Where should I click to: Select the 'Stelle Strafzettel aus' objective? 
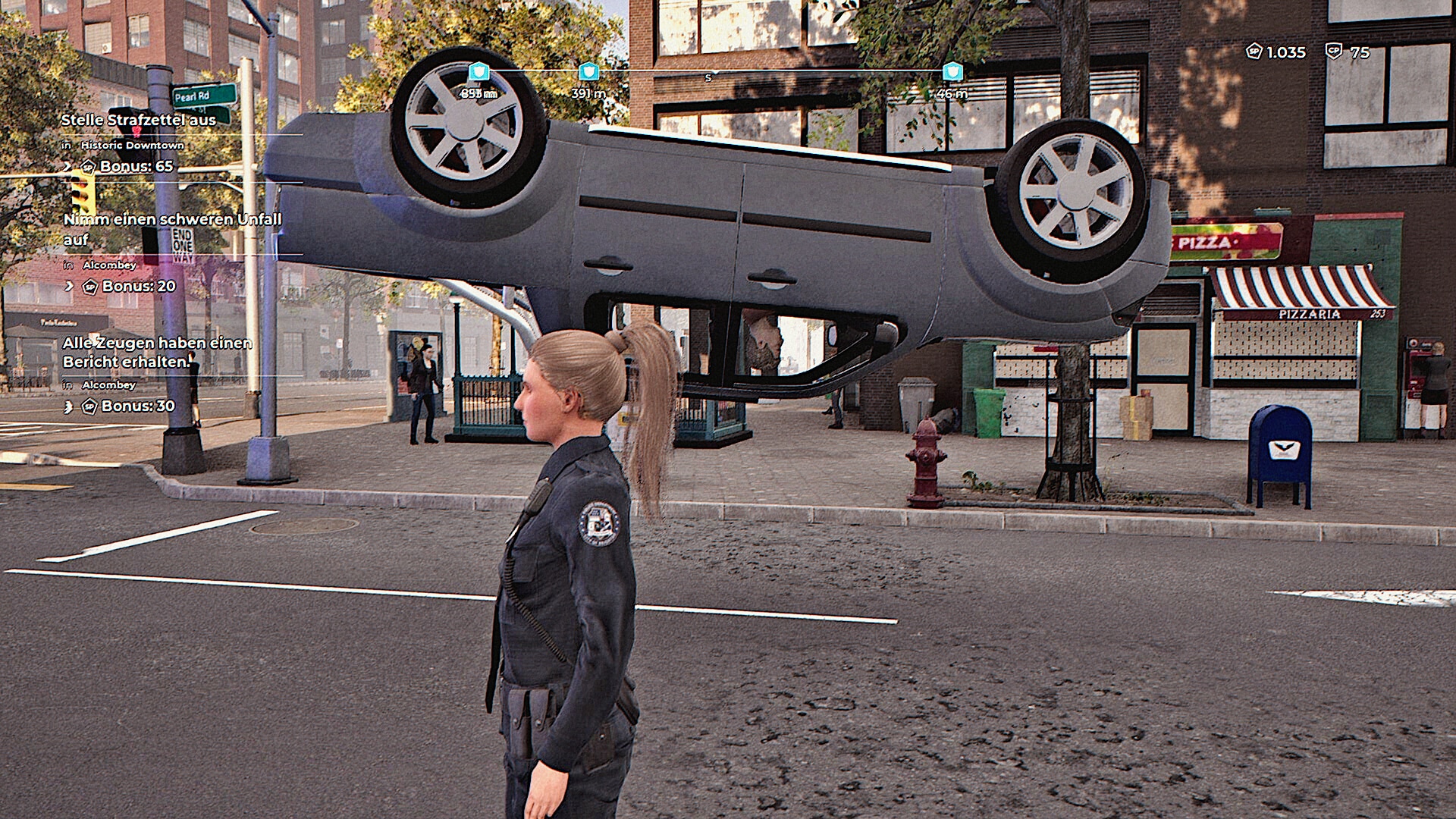pos(138,120)
